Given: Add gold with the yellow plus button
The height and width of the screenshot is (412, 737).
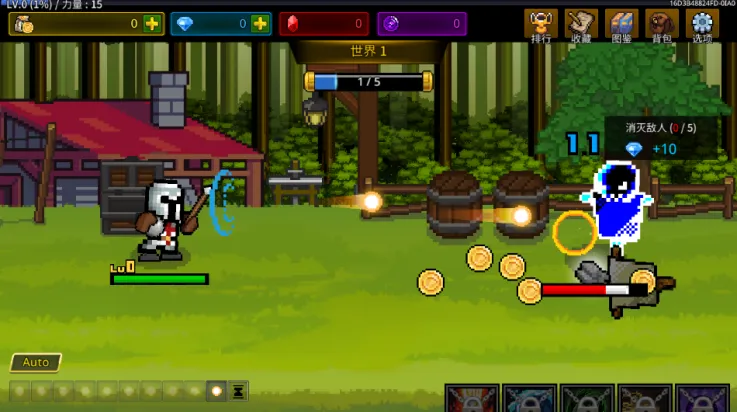Looking at the screenshot, I should tap(152, 24).
